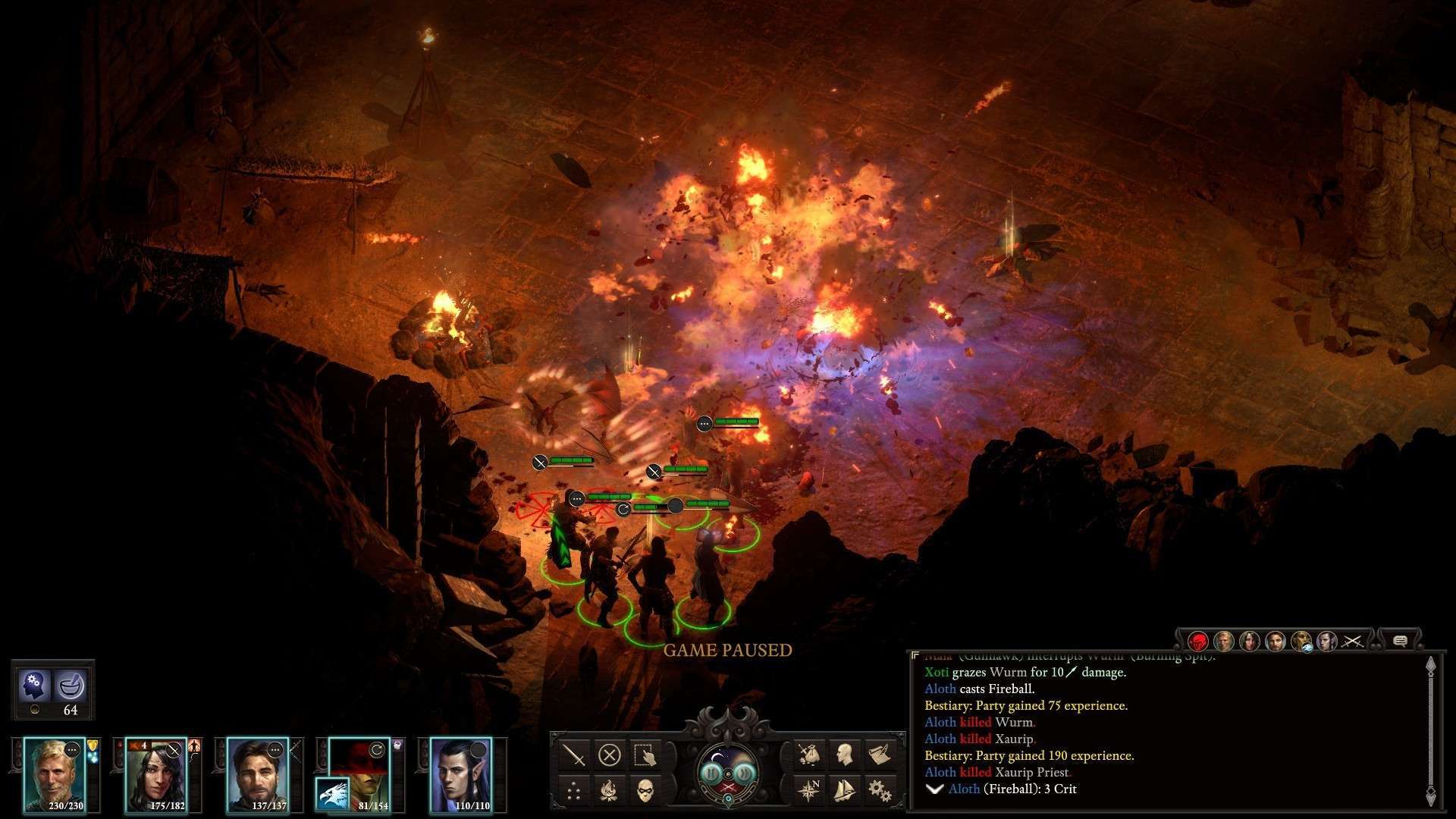The image size is (1456, 819).
Task: Unpause the game with the pause button
Action: pyautogui.click(x=711, y=772)
